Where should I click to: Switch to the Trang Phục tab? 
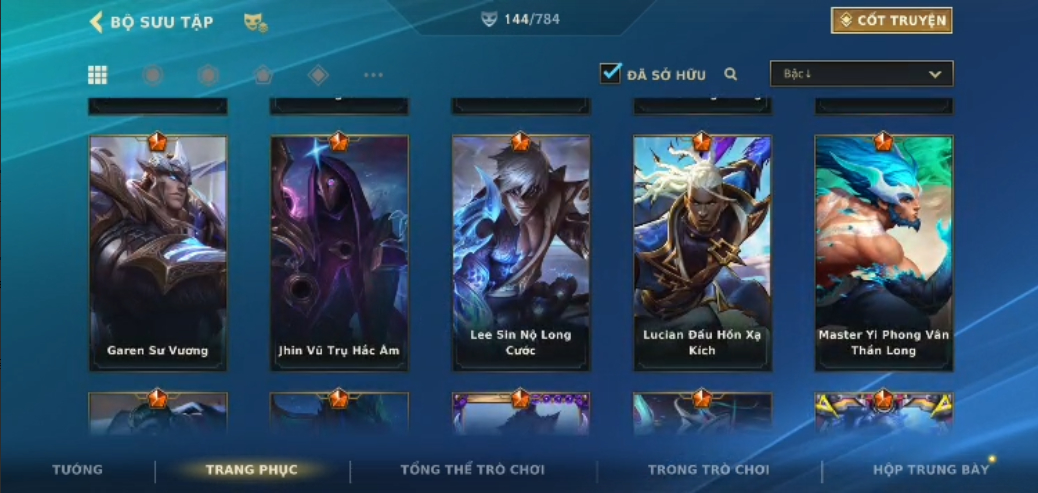pyautogui.click(x=251, y=469)
